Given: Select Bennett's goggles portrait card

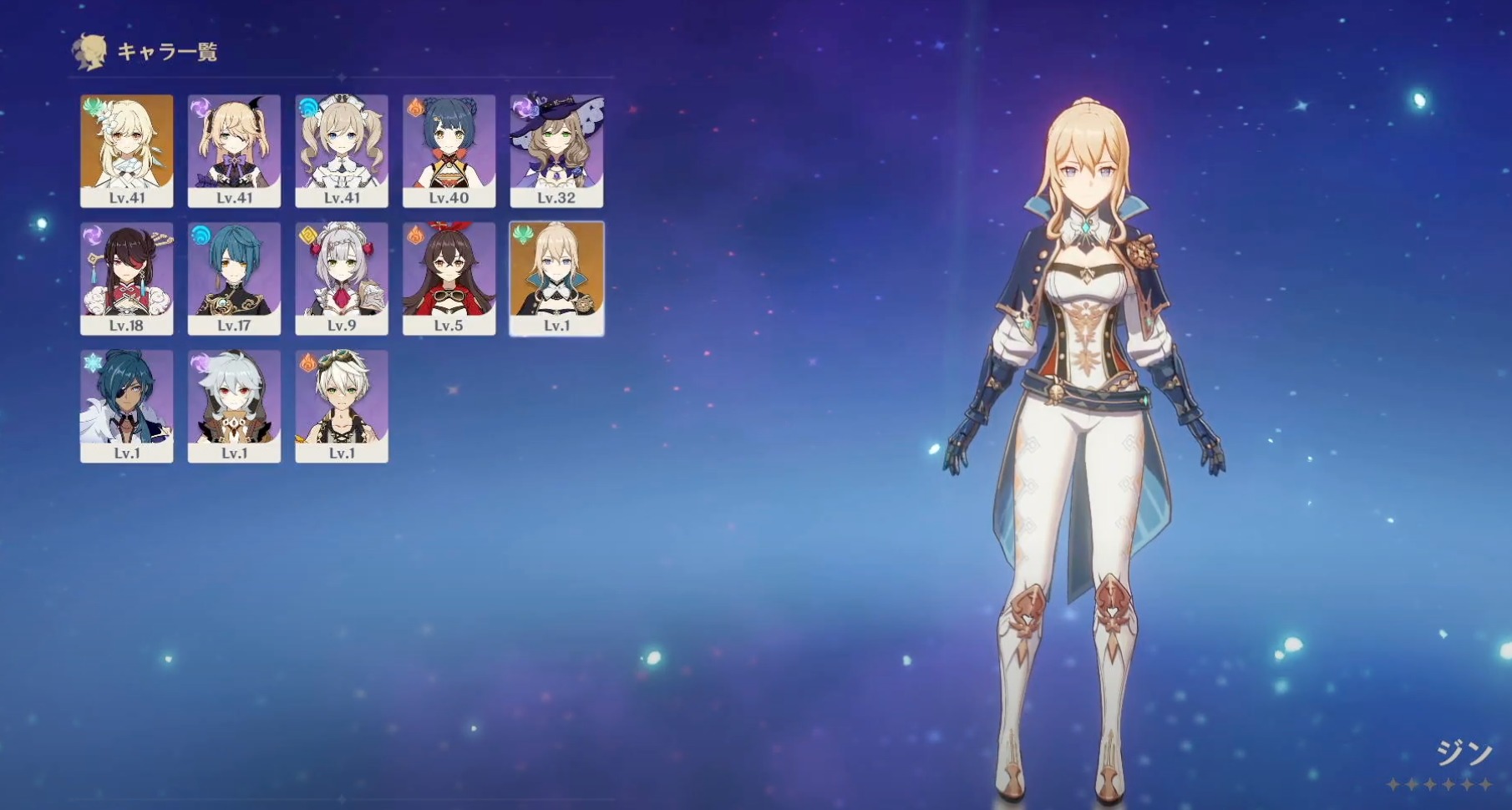Looking at the screenshot, I should (342, 406).
